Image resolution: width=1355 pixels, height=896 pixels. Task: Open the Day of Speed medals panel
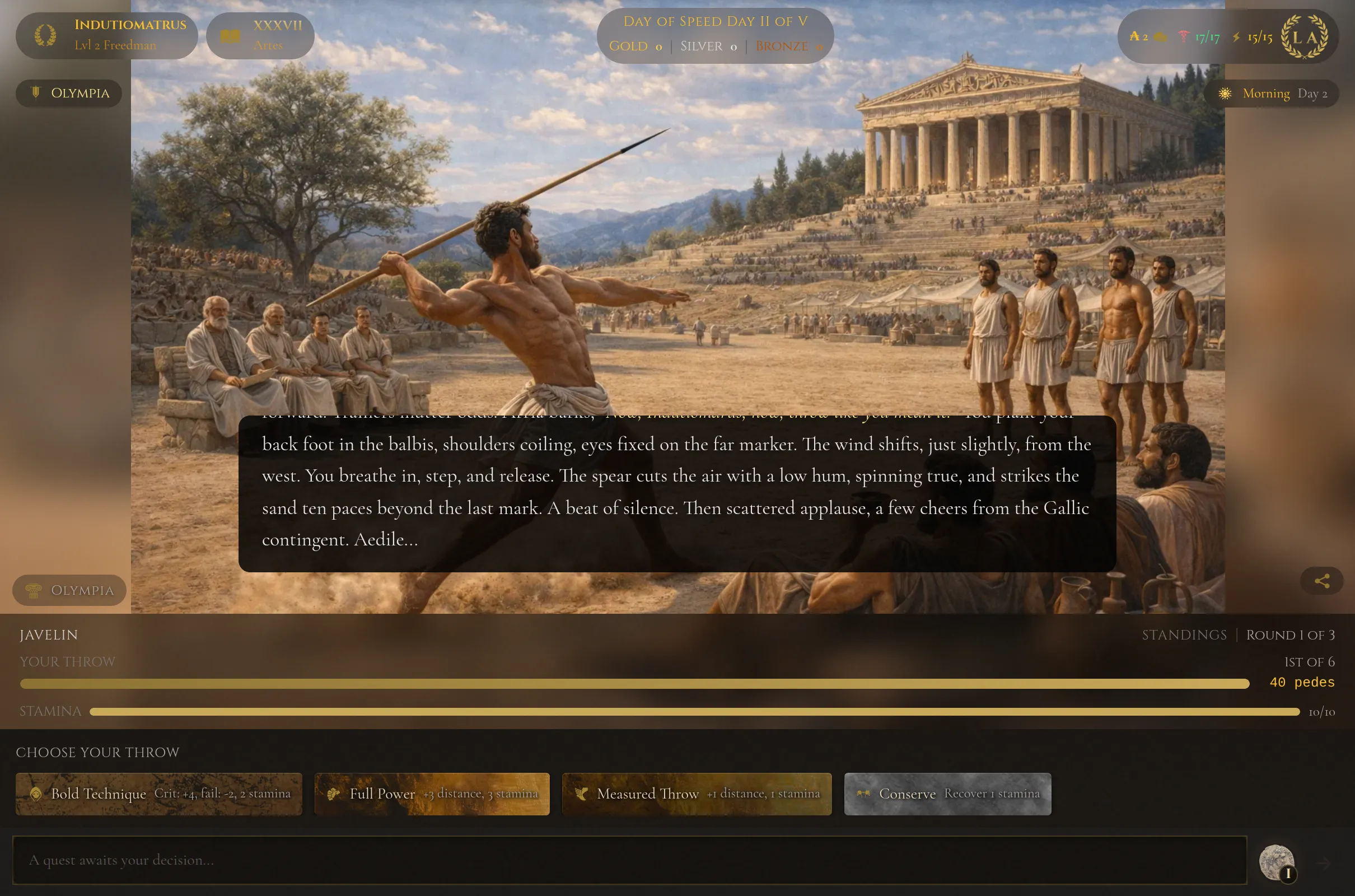point(715,34)
